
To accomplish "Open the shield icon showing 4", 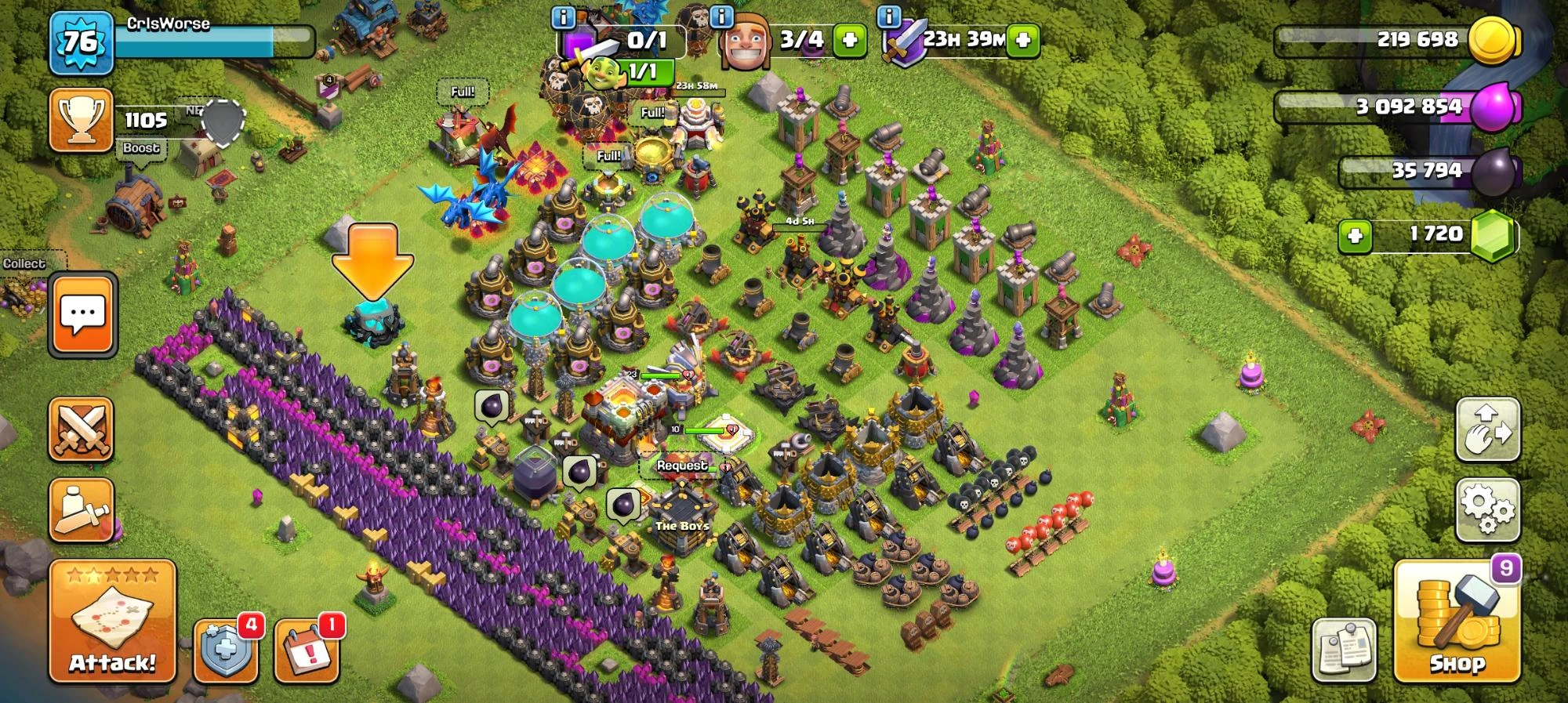I will click(x=224, y=651).
